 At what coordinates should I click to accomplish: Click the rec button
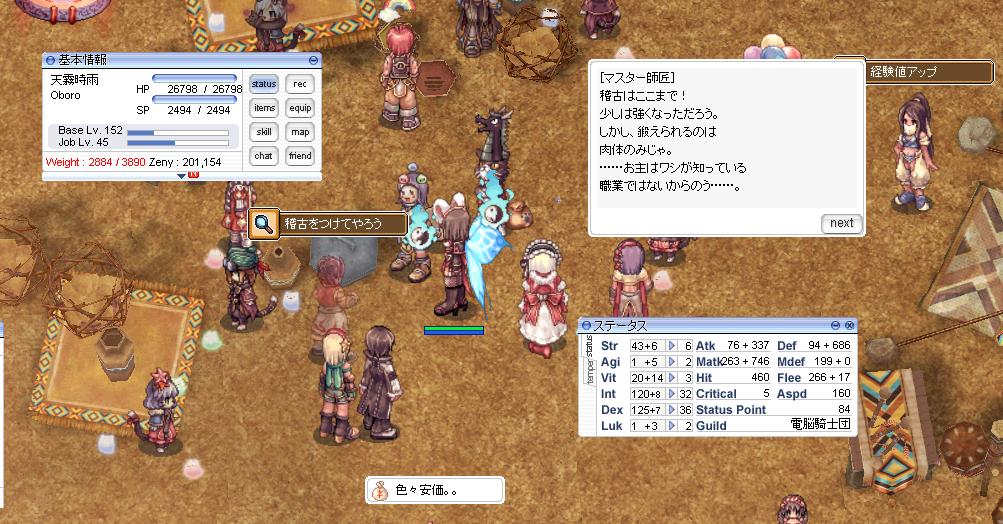299,84
